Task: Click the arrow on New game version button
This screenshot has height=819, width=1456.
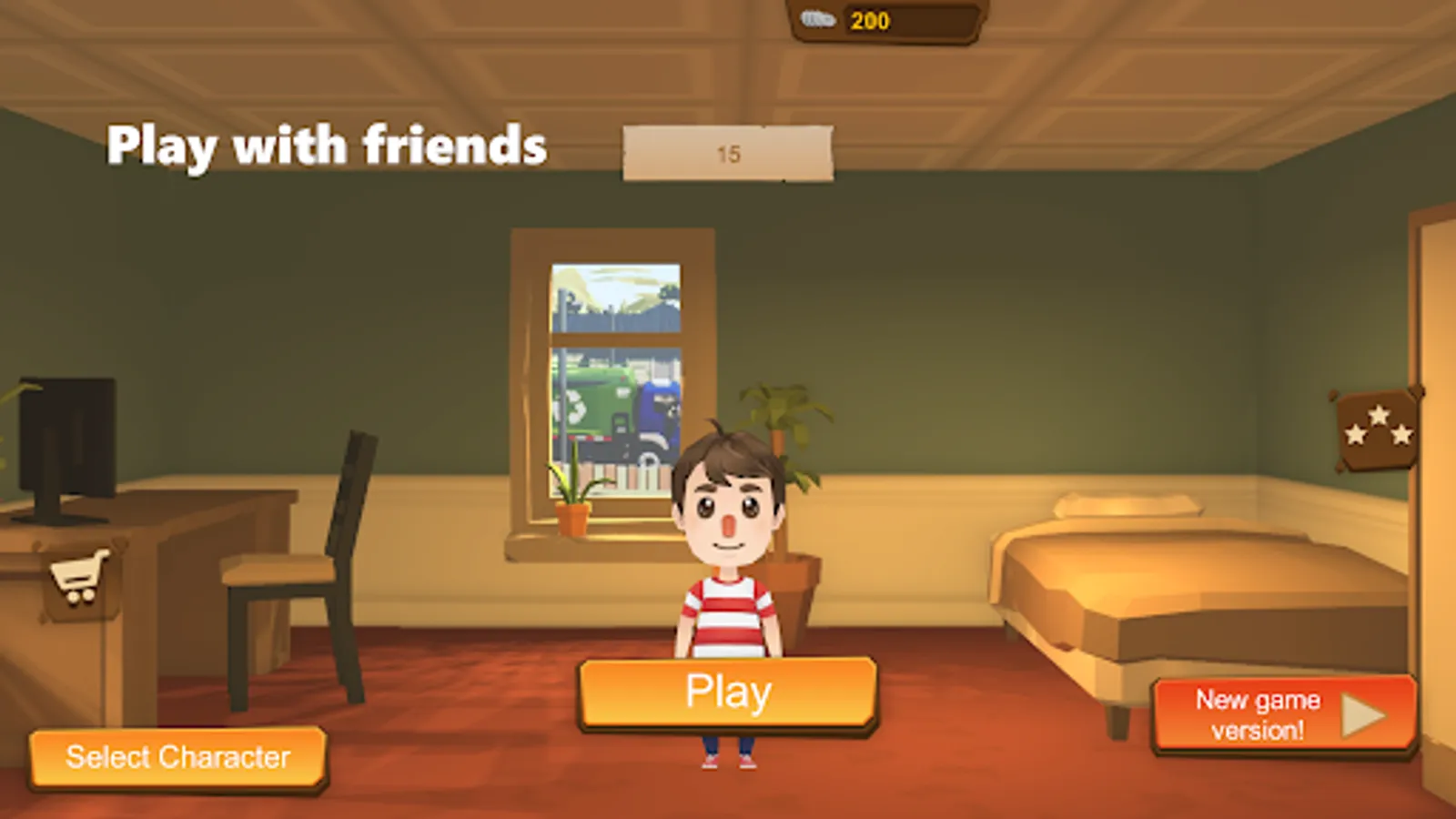Action: coord(1364,716)
